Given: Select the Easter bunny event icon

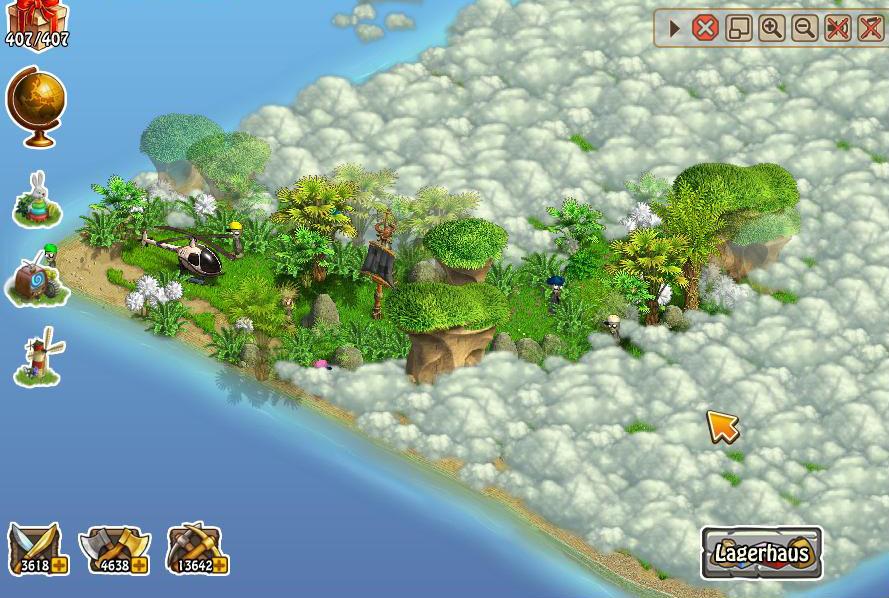Looking at the screenshot, I should tap(37, 199).
